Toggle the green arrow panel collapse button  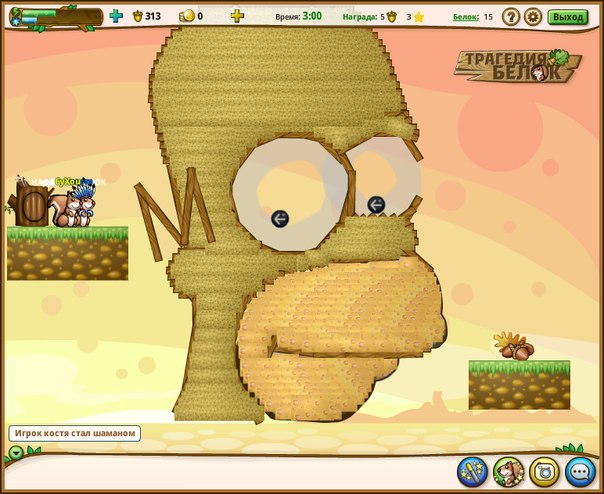(x=16, y=453)
